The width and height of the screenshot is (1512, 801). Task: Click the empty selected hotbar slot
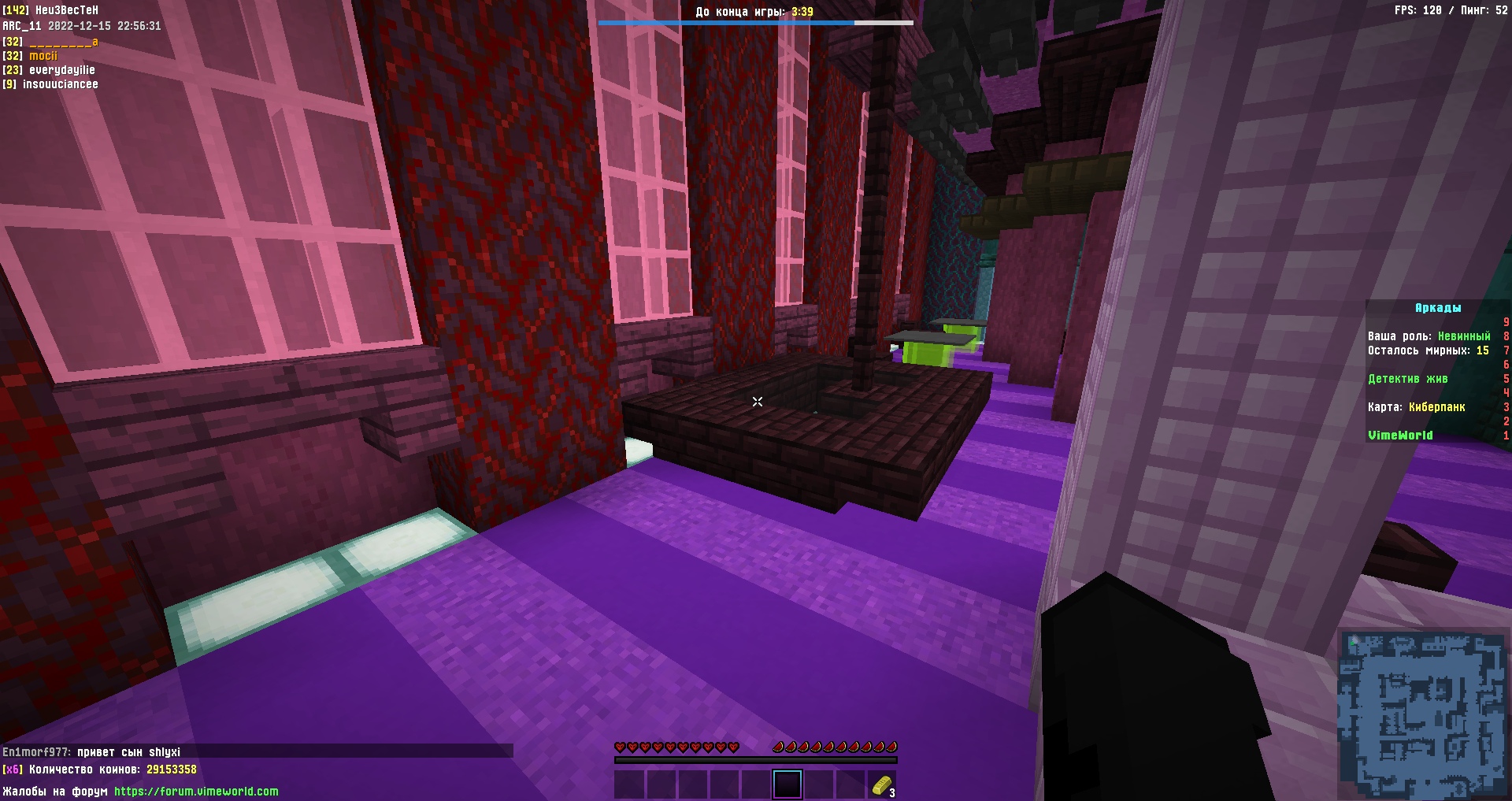[x=787, y=784]
